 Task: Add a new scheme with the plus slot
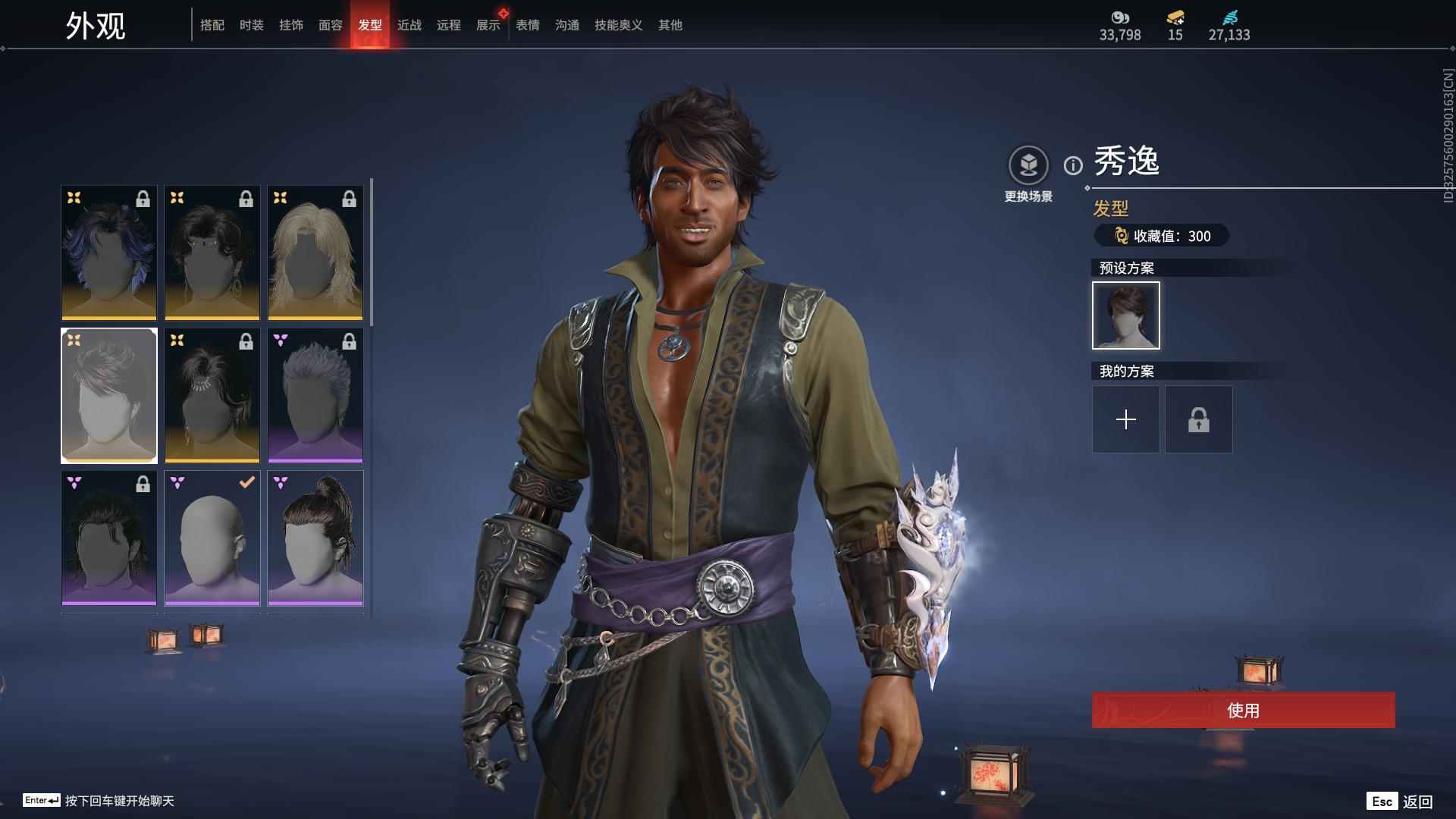click(x=1126, y=419)
